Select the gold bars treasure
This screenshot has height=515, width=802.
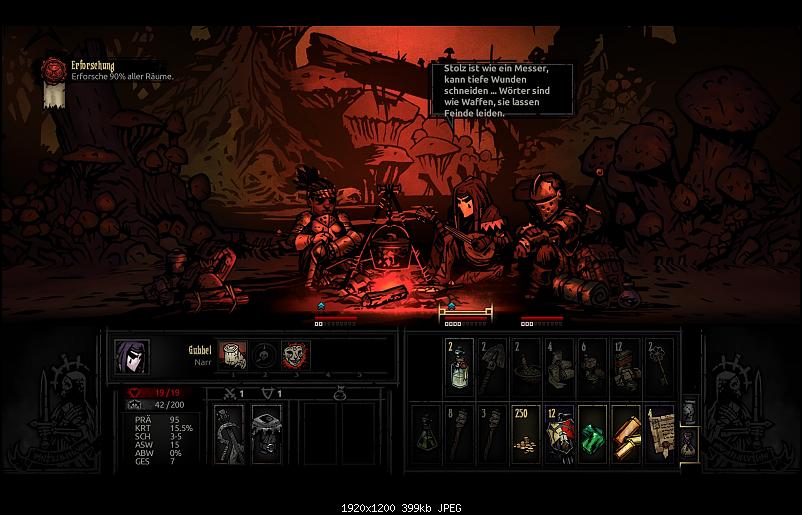pyautogui.click(x=626, y=435)
